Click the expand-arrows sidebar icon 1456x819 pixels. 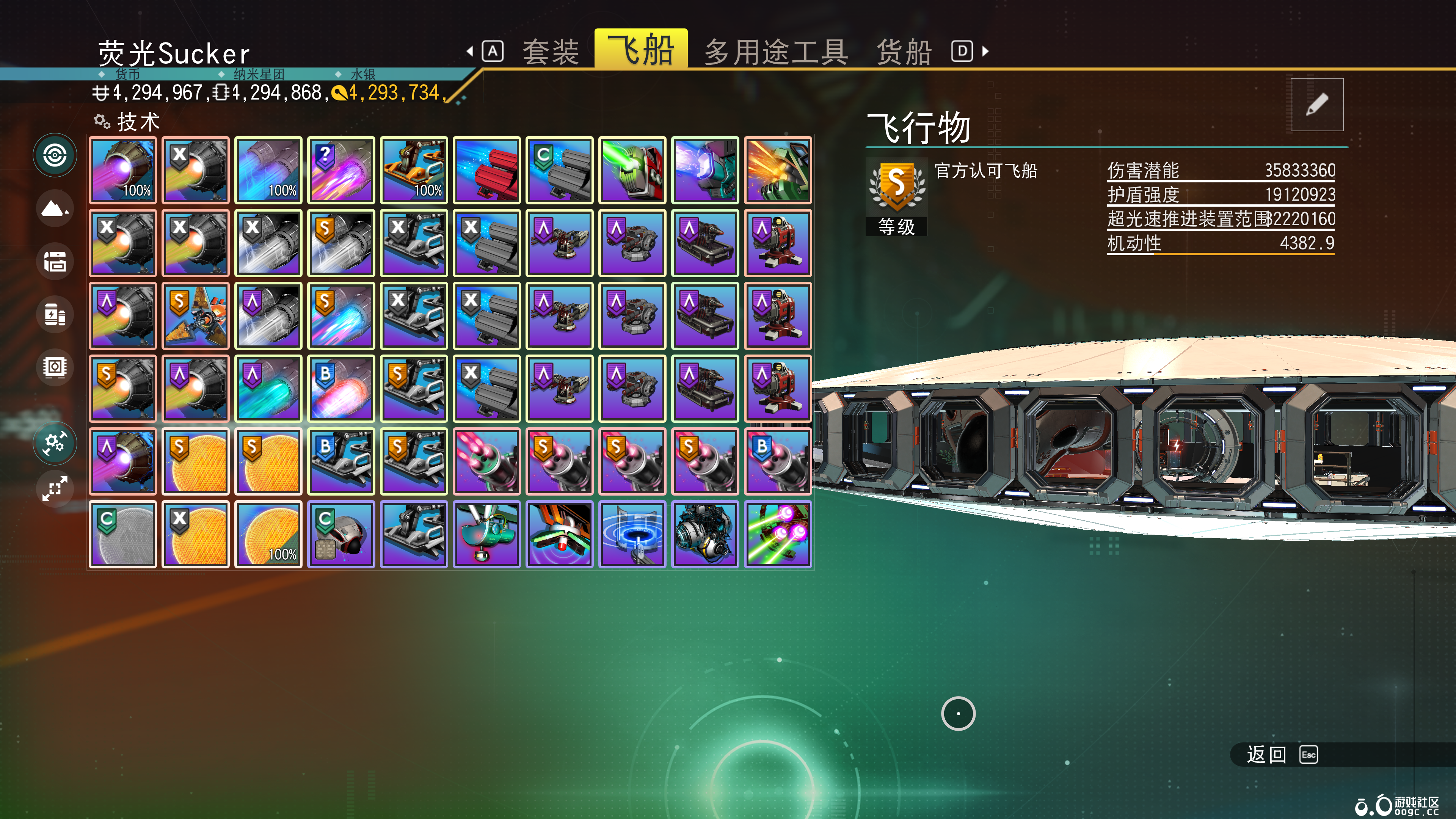pos(55,489)
